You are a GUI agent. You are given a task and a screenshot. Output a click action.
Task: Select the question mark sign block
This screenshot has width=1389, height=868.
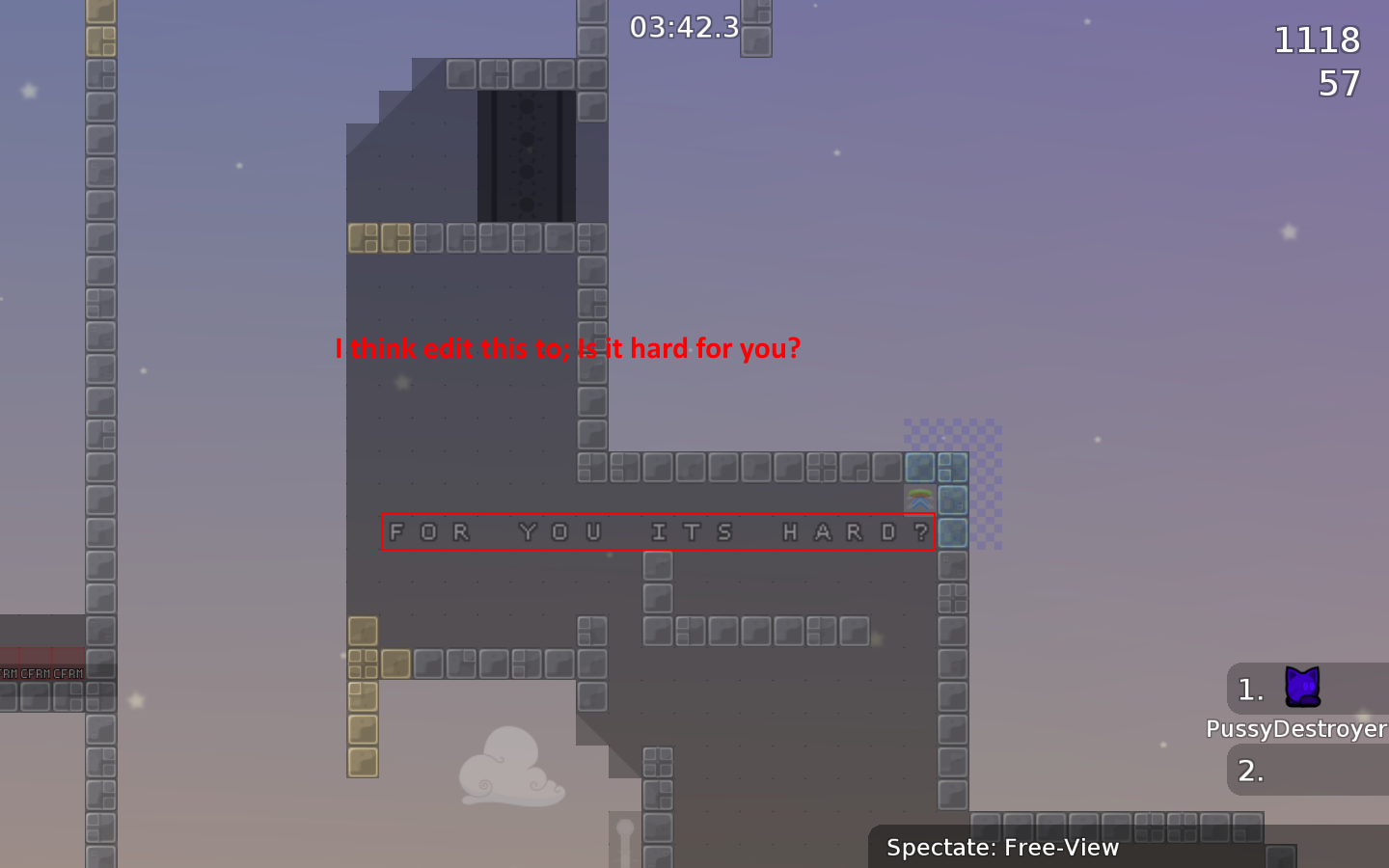click(920, 532)
